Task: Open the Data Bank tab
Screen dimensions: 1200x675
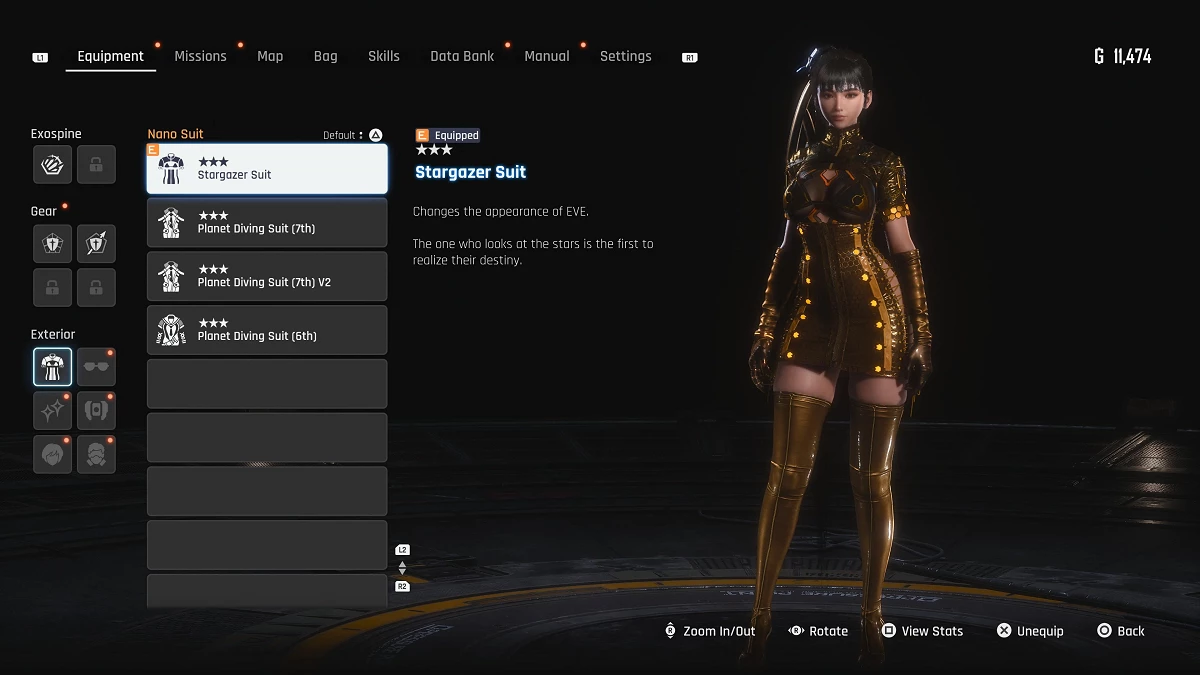Action: pyautogui.click(x=462, y=57)
